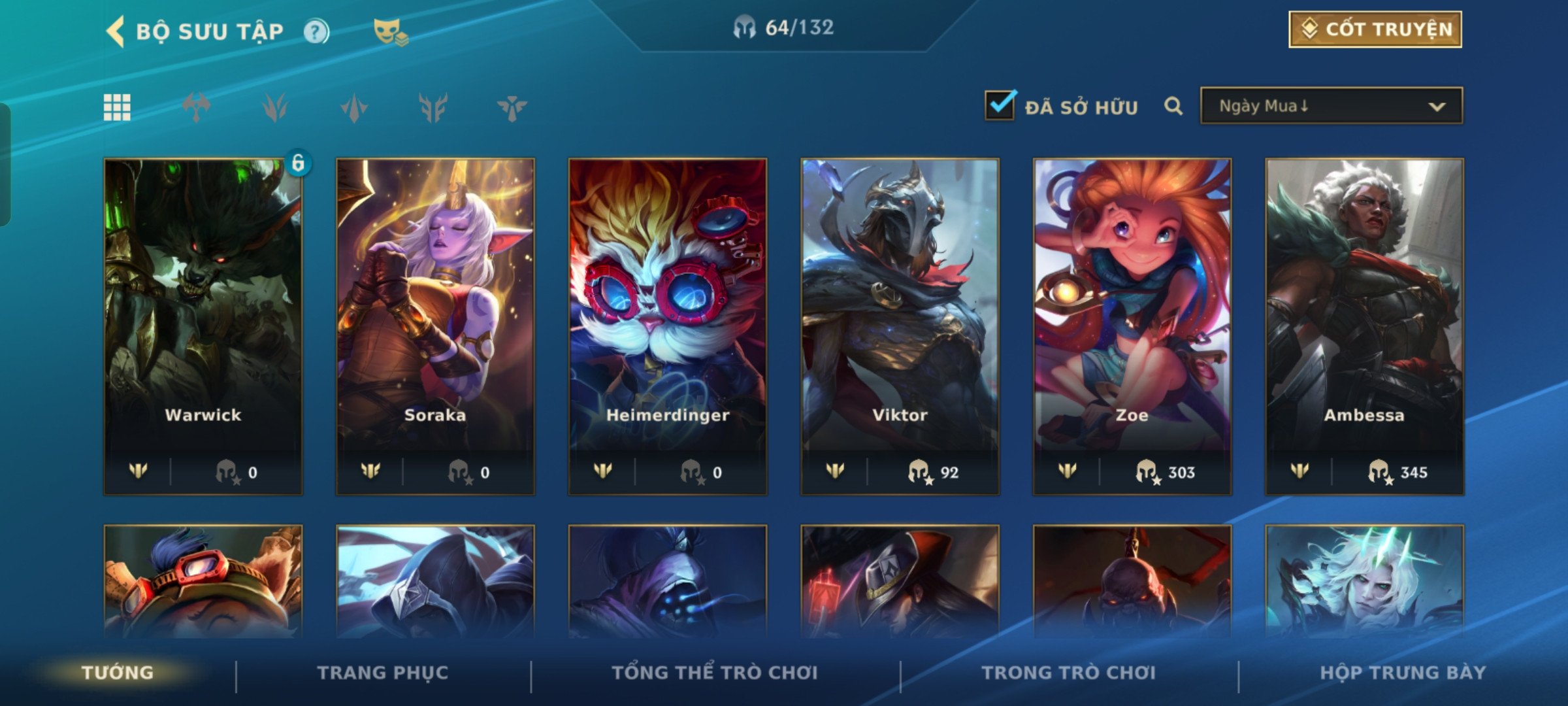Expand the Ngày Mua sort dropdown
Viewport: 1568px width, 706px height.
click(x=1331, y=106)
